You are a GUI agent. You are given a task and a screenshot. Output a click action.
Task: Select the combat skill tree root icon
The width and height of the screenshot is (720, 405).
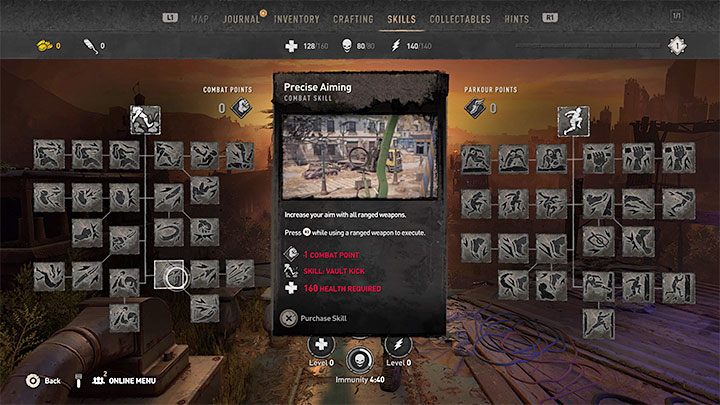coord(146,120)
